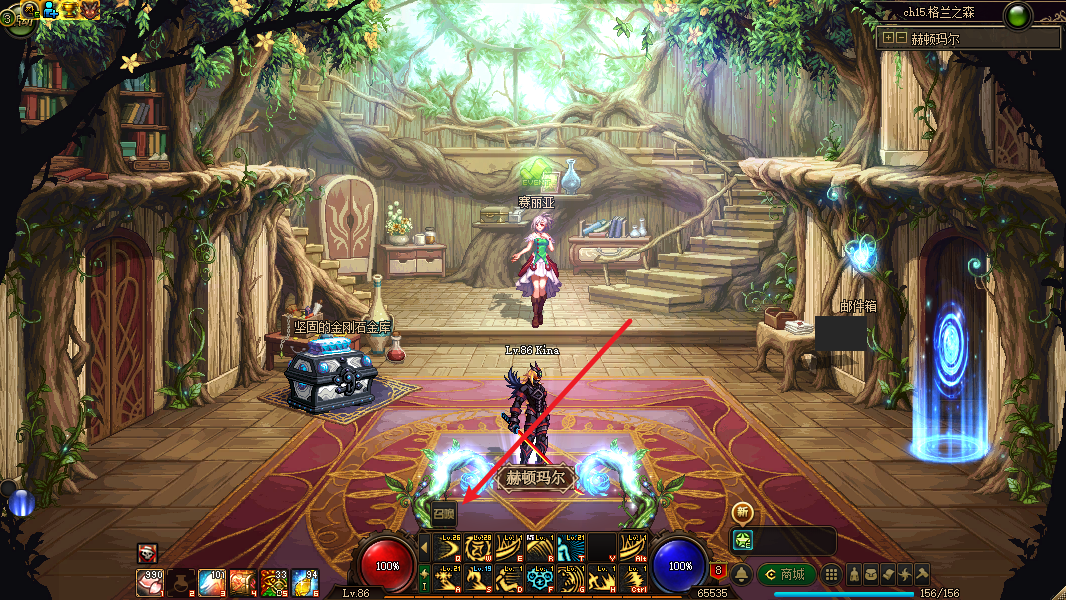The width and height of the screenshot is (1066, 600).
Task: Use the green eye item with count 33
Action: click(274, 582)
